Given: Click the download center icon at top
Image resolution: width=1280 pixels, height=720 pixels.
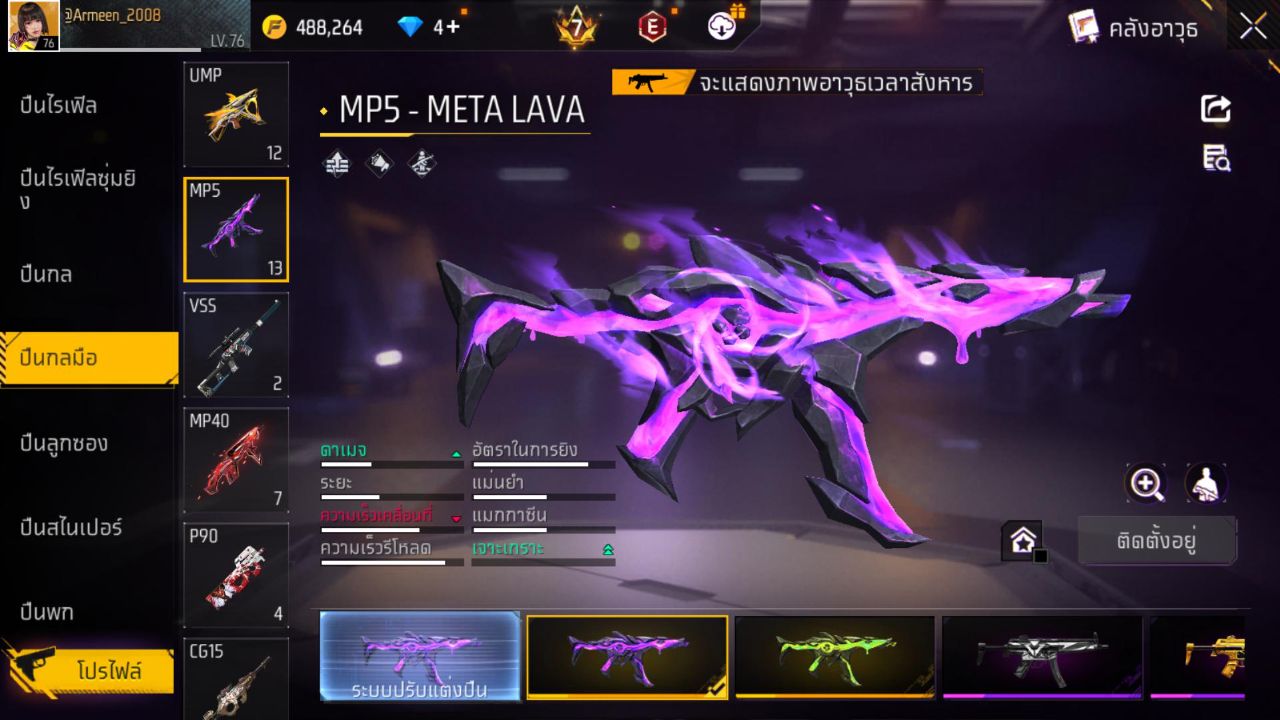Looking at the screenshot, I should click(720, 27).
